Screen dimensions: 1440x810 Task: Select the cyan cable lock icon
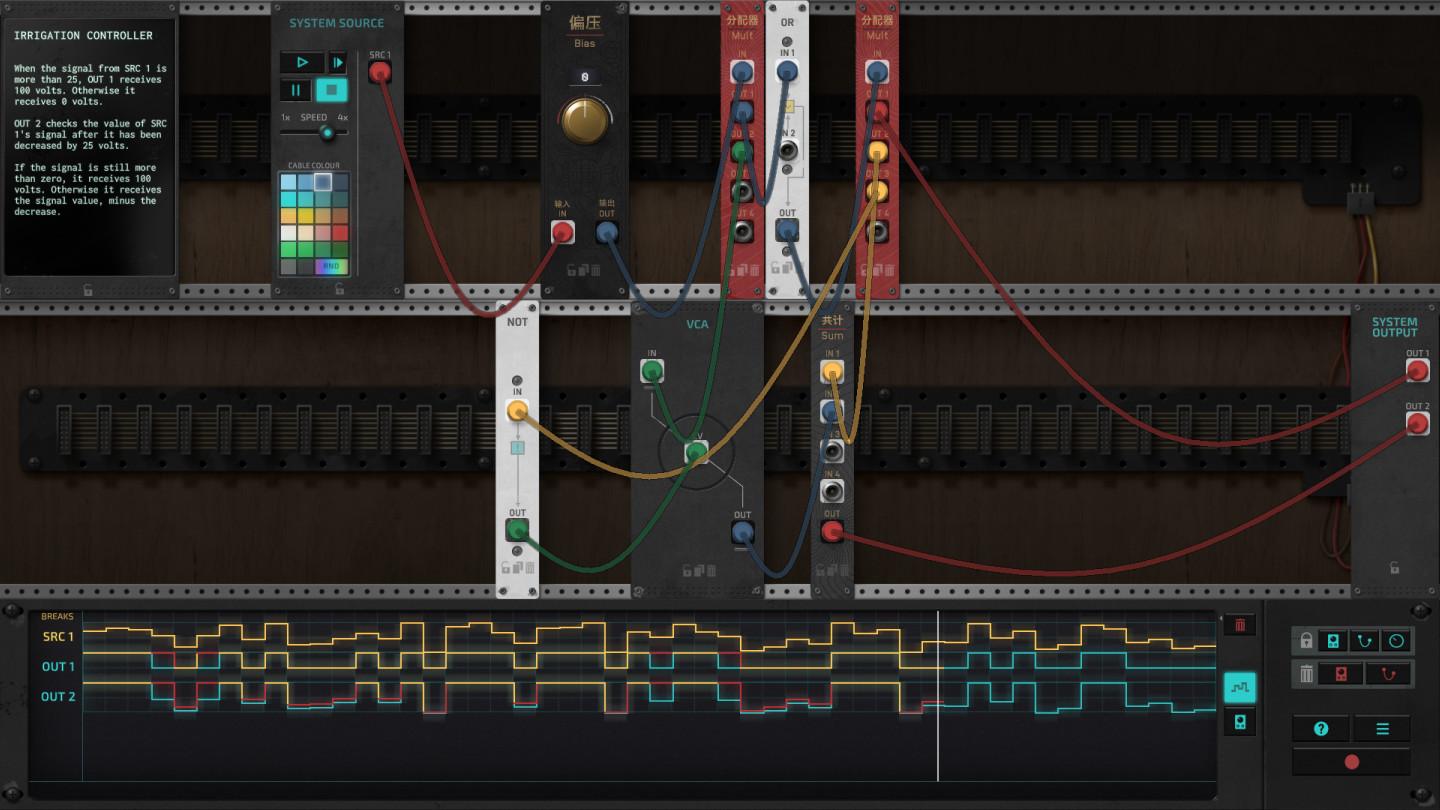(1364, 641)
